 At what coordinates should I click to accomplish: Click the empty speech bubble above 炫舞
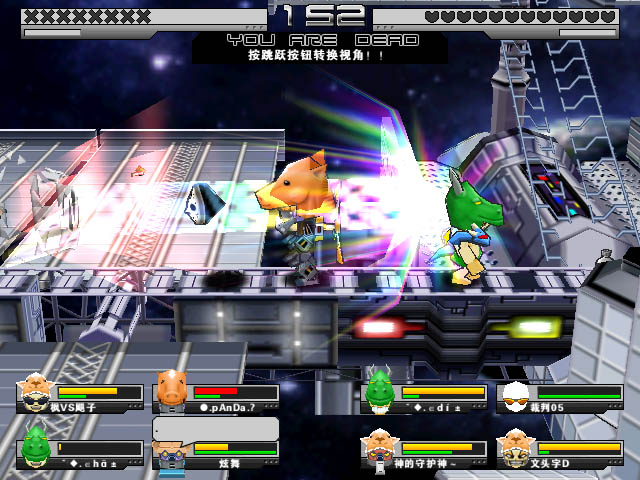pyautogui.click(x=215, y=428)
